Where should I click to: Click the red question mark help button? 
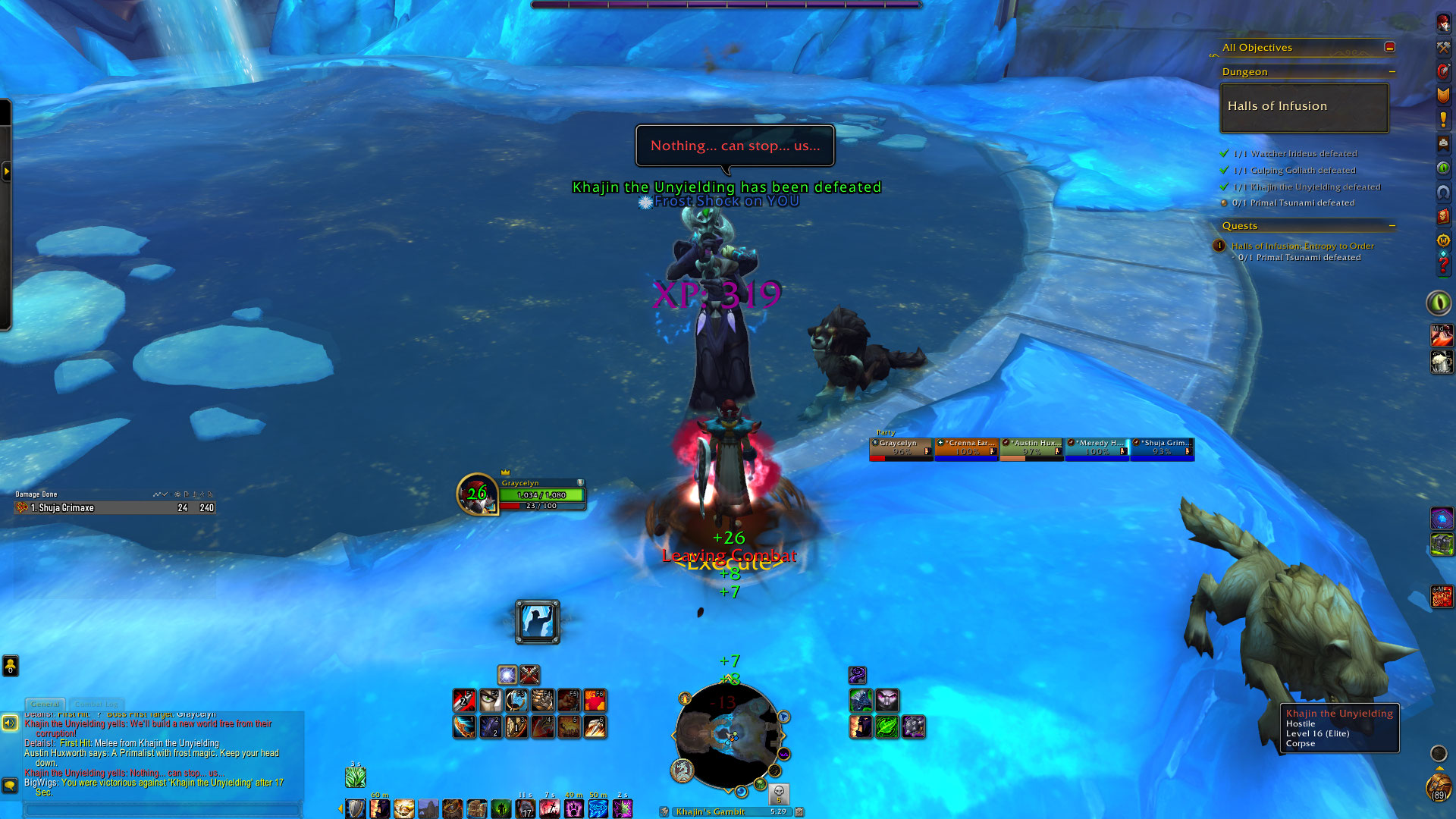(x=1442, y=265)
